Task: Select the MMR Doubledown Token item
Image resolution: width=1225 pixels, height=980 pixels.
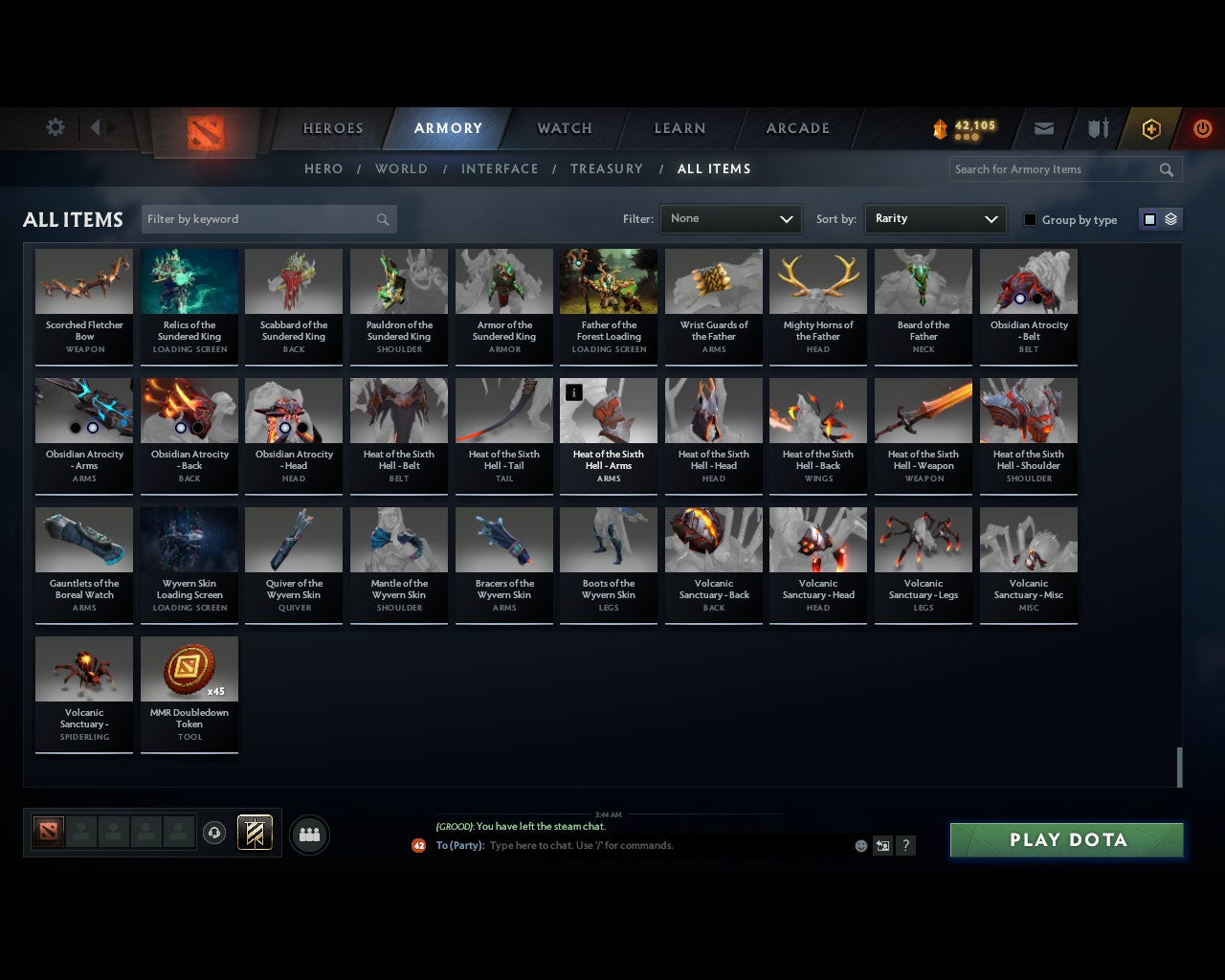Action: coord(189,669)
